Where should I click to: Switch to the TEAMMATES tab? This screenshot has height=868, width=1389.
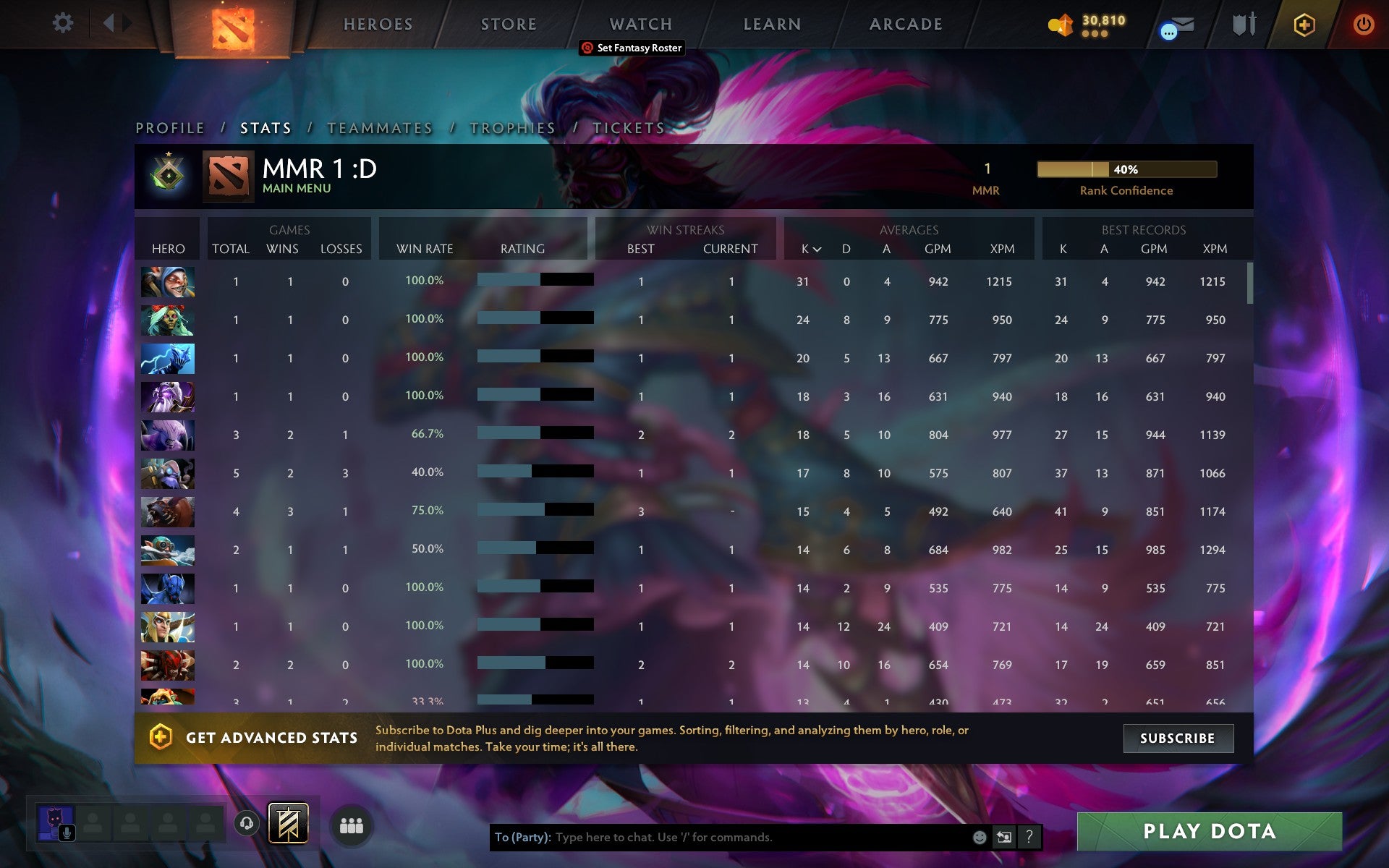pyautogui.click(x=380, y=128)
